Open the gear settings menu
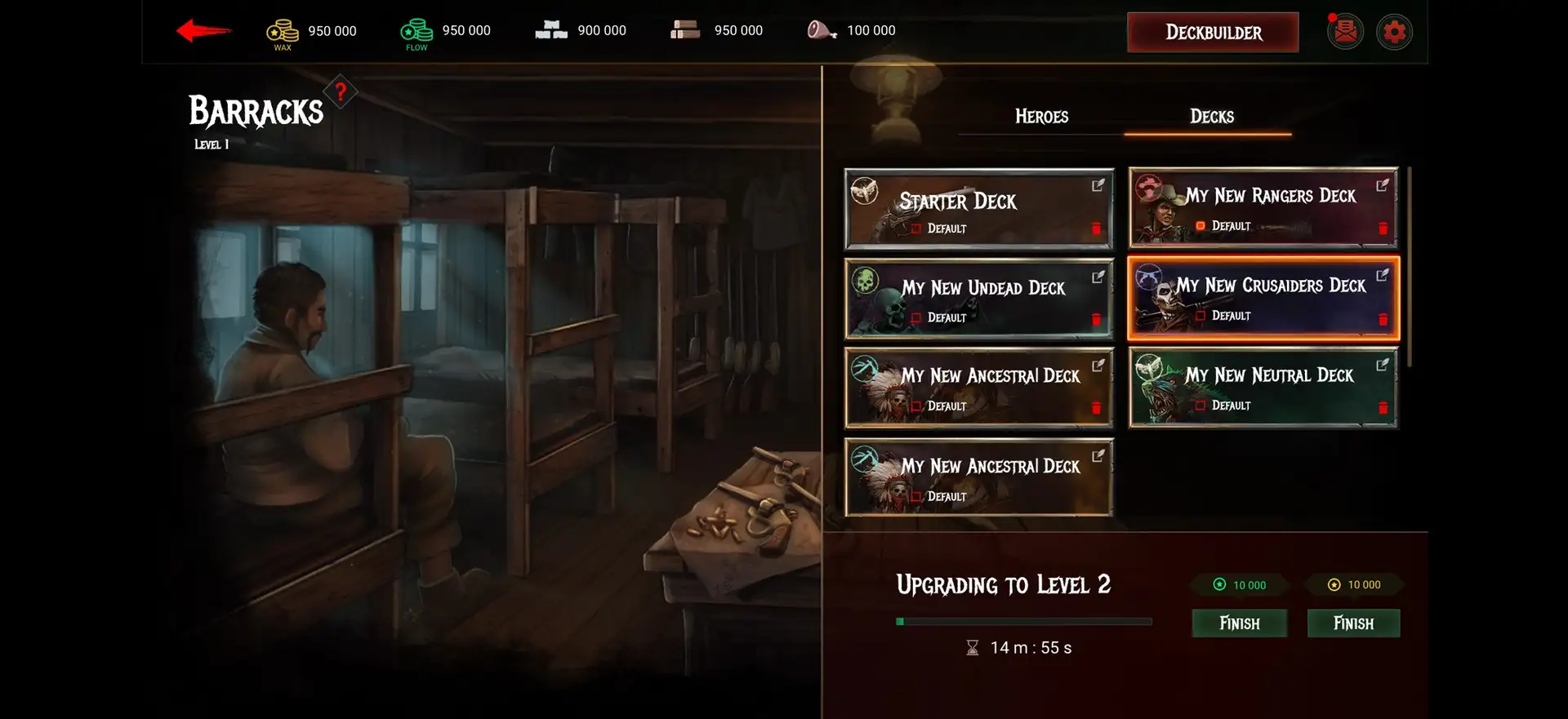Screen dimensions: 1568x719 click(1394, 33)
